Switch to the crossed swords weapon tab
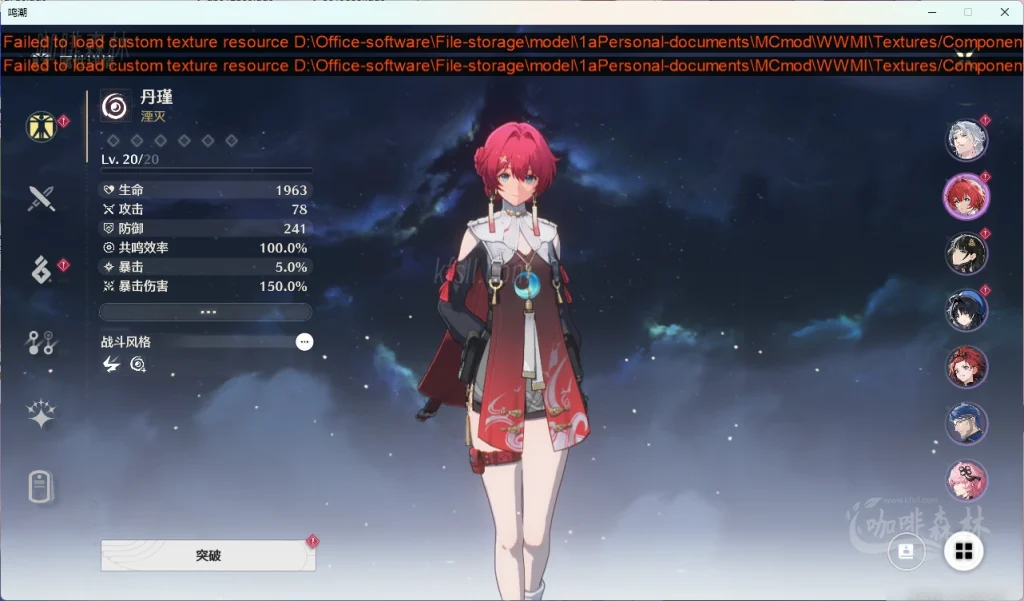 coord(41,198)
